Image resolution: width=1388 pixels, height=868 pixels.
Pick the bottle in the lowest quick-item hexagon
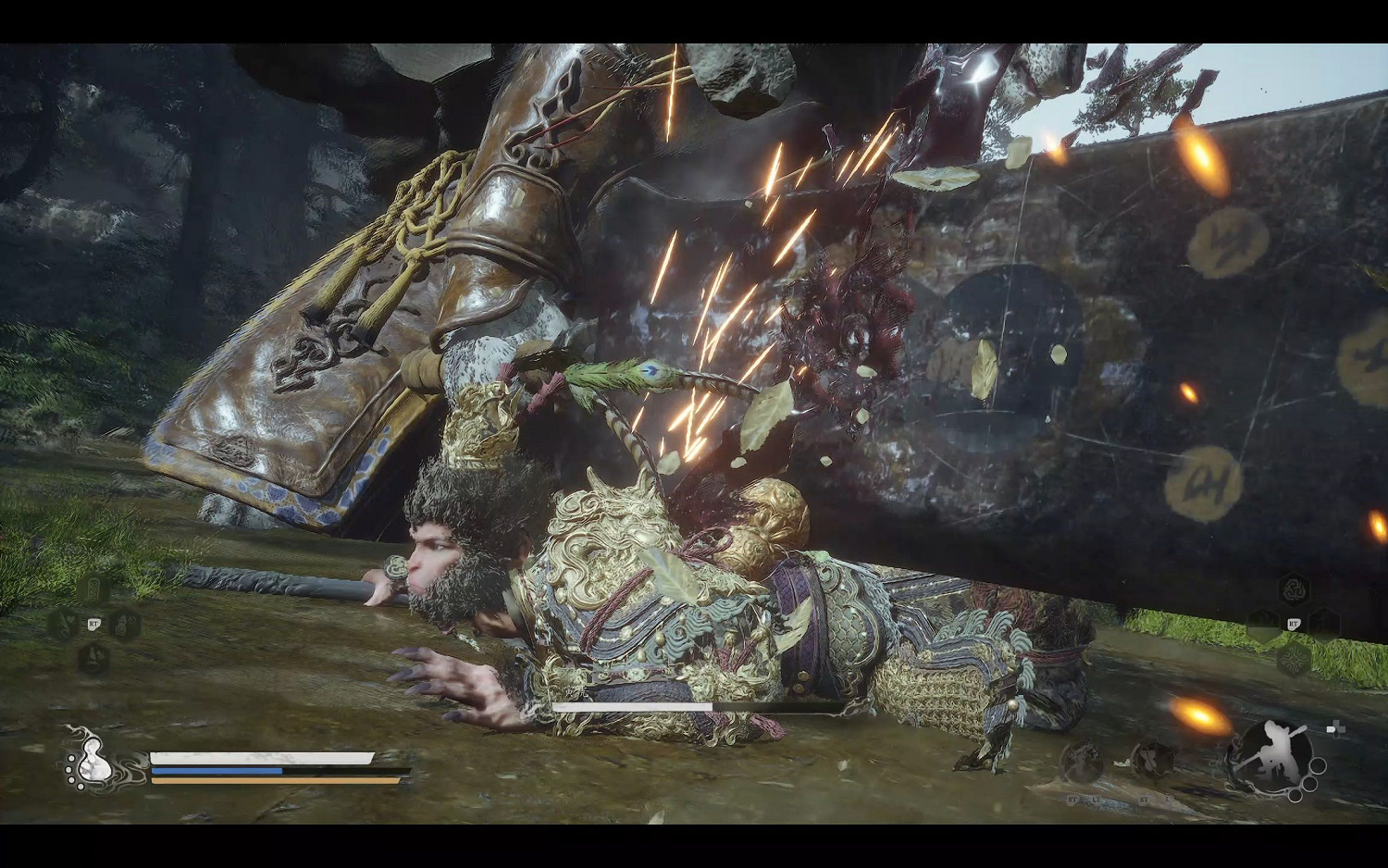click(x=93, y=659)
